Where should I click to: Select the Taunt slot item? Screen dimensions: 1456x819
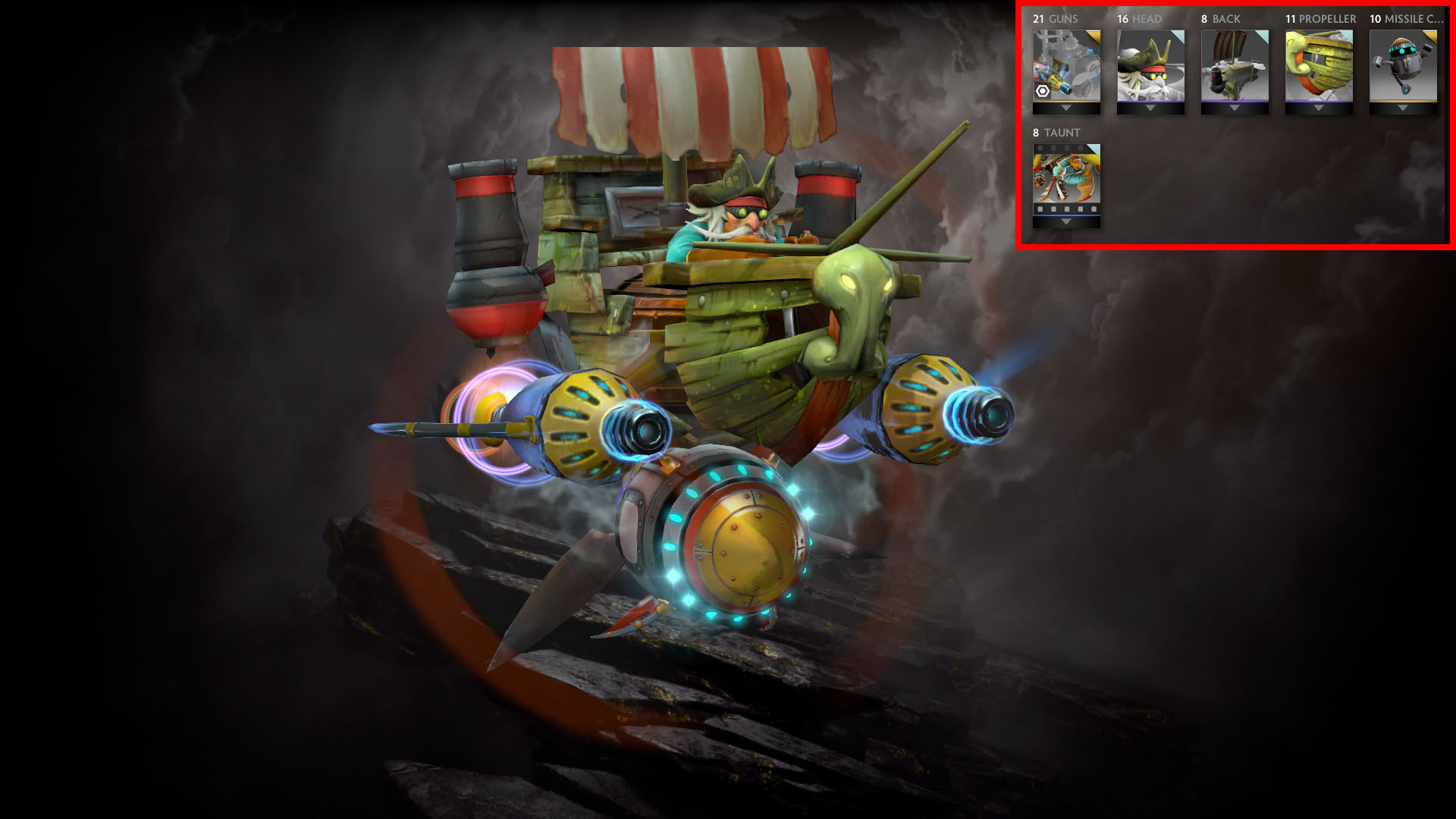[1066, 174]
